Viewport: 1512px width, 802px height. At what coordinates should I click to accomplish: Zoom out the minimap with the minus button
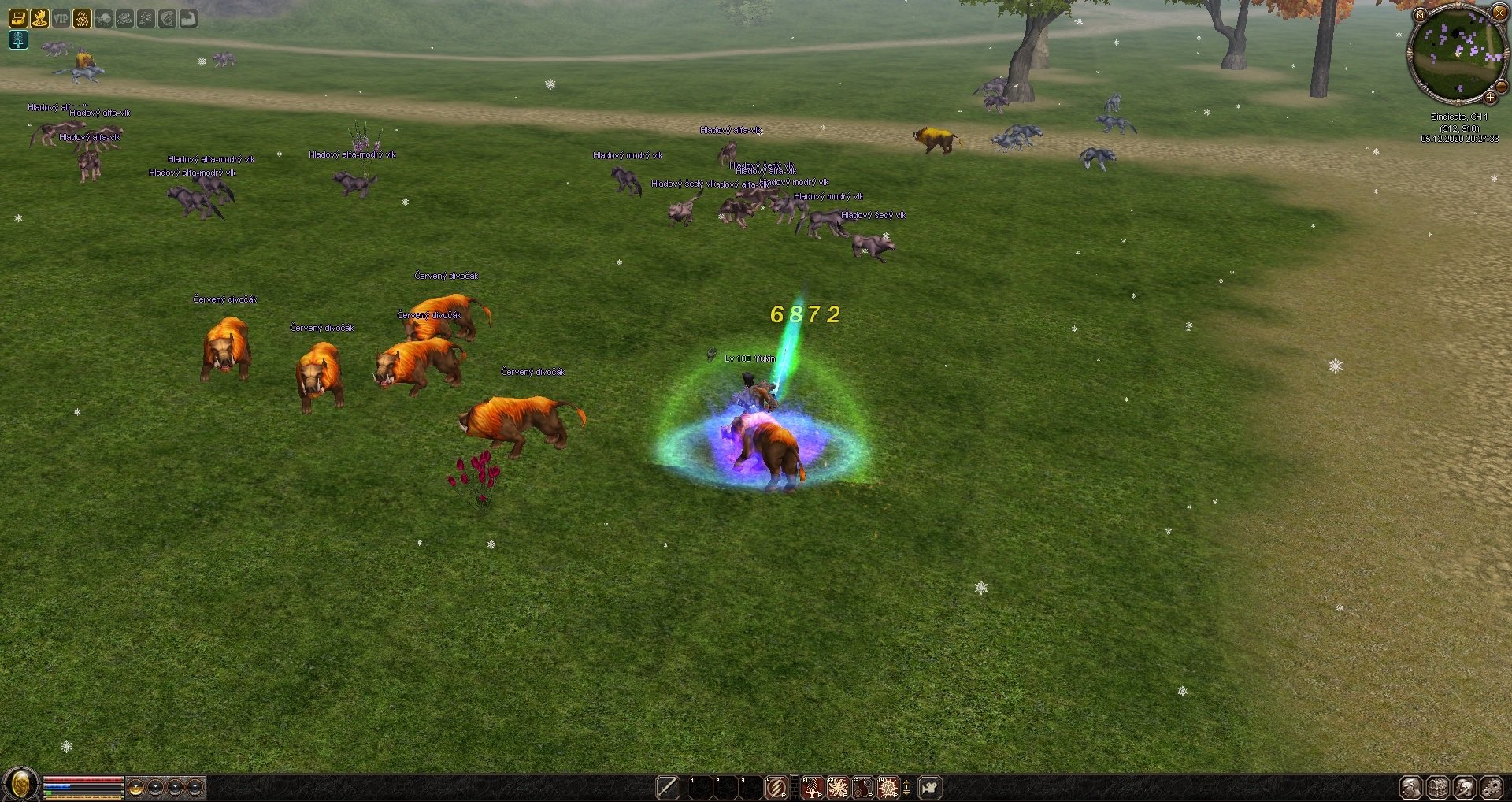tap(1501, 86)
